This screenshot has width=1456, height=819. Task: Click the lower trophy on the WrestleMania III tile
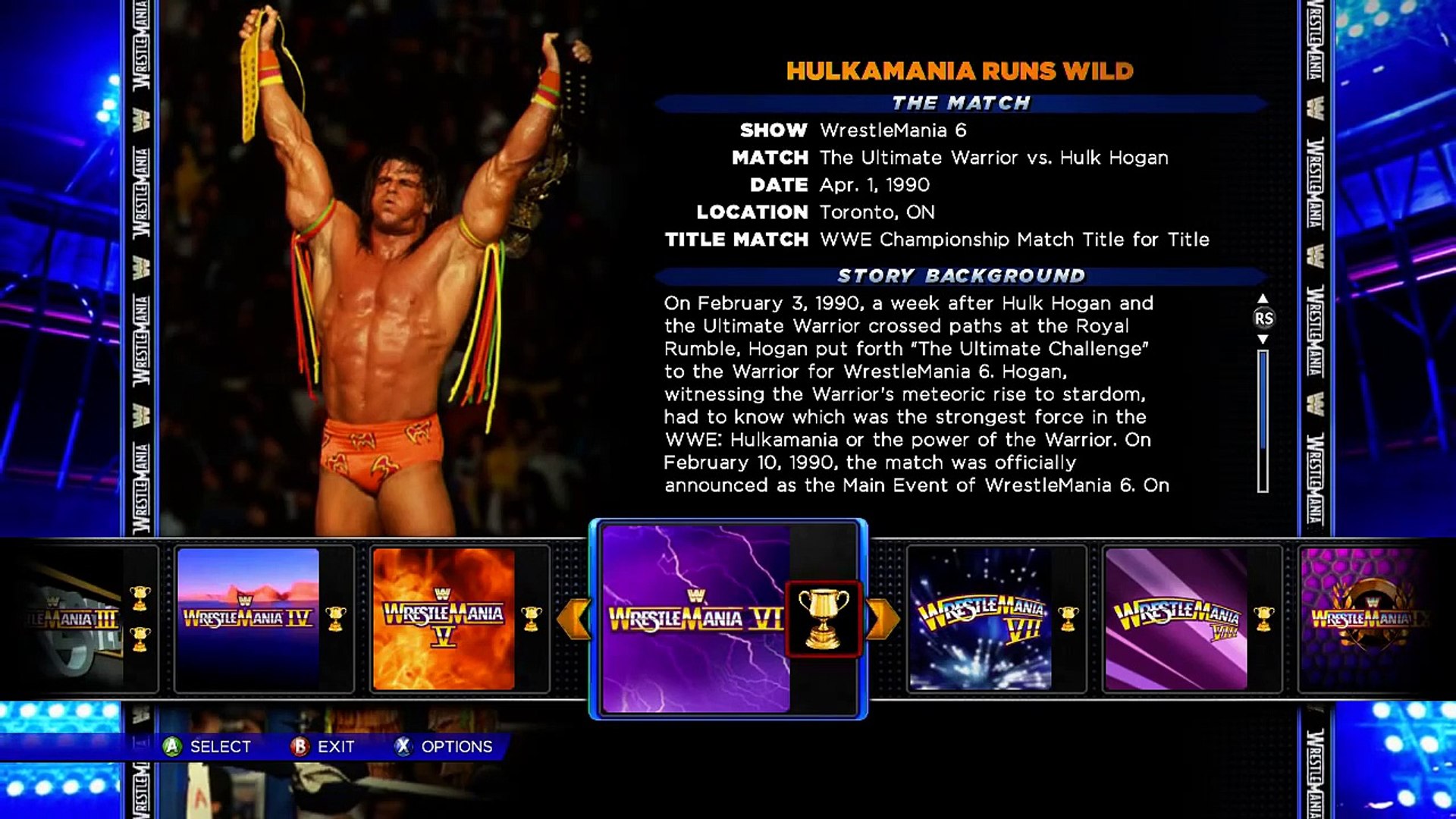click(139, 640)
